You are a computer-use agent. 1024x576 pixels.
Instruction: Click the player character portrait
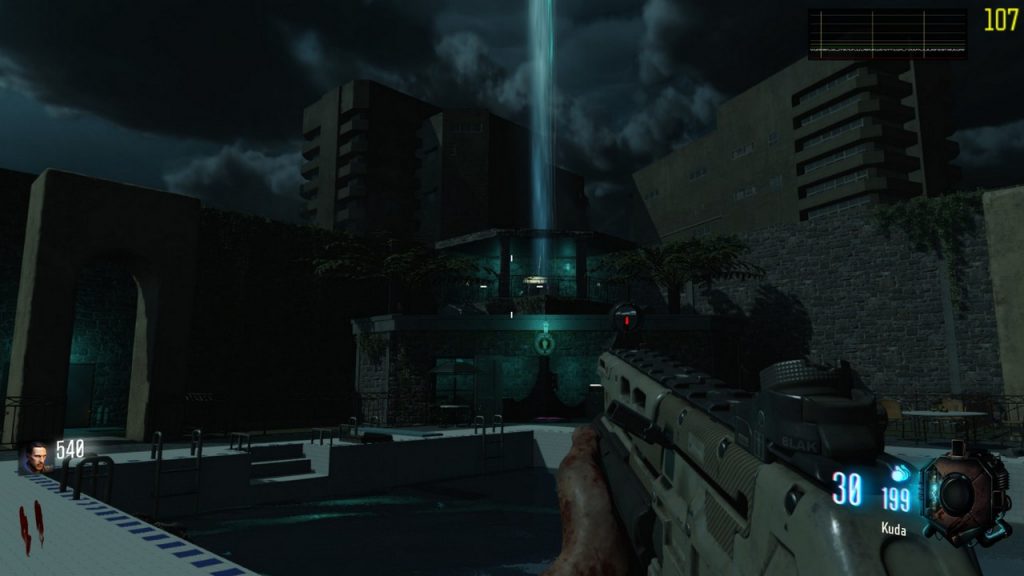[x=37, y=457]
